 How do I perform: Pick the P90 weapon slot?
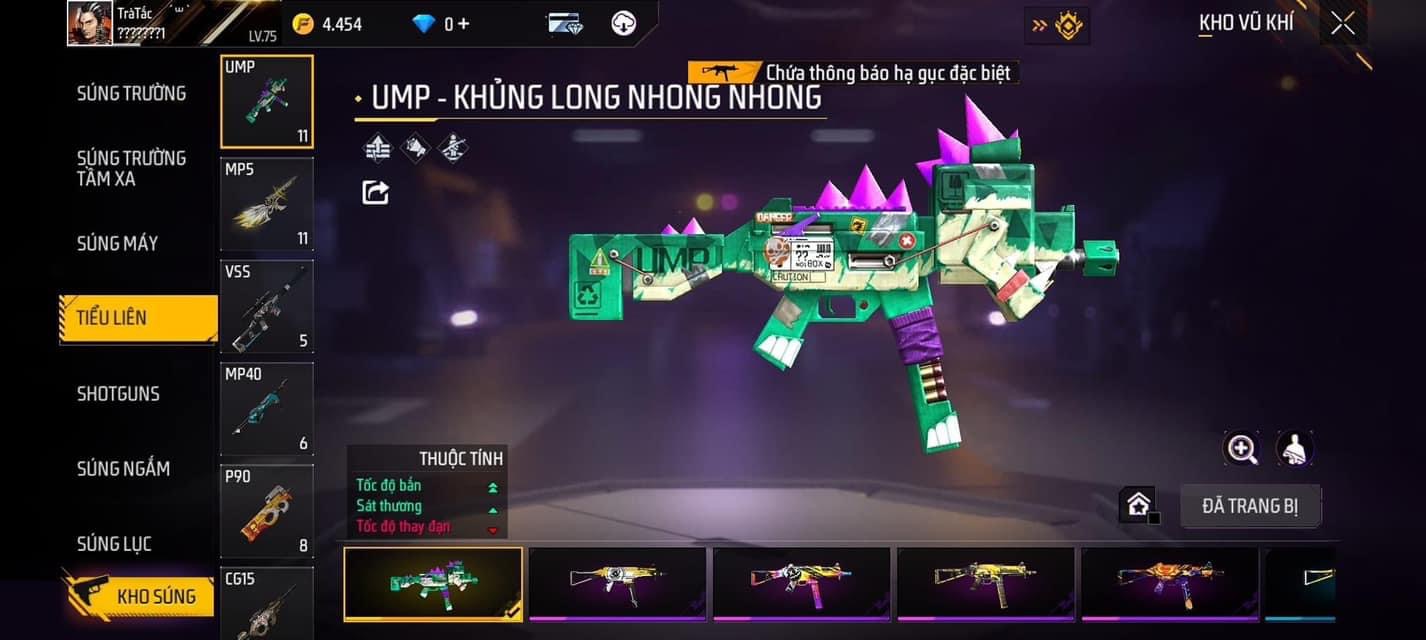[x=266, y=511]
